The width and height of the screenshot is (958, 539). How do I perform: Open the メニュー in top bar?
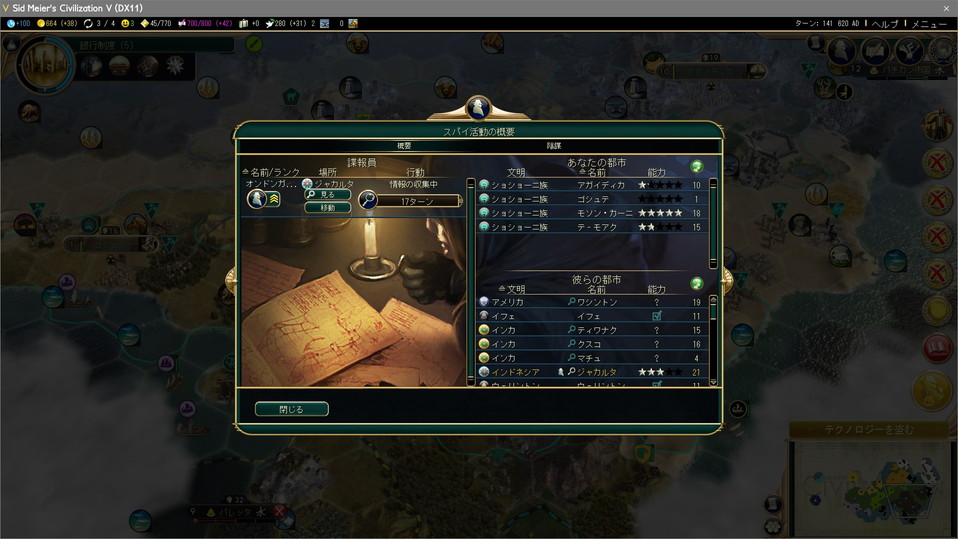coord(928,23)
